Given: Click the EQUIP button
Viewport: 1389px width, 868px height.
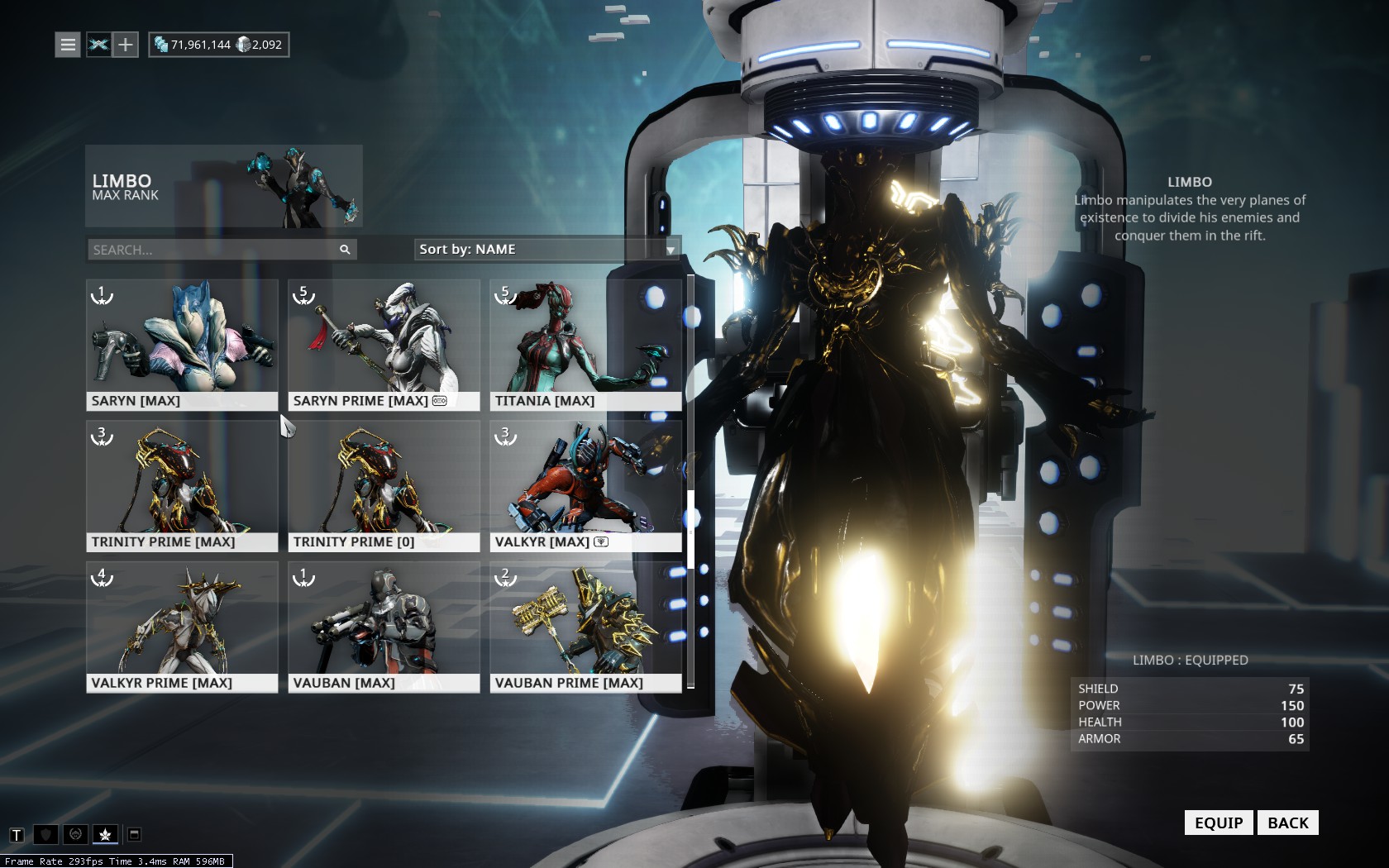Looking at the screenshot, I should tap(1219, 823).
